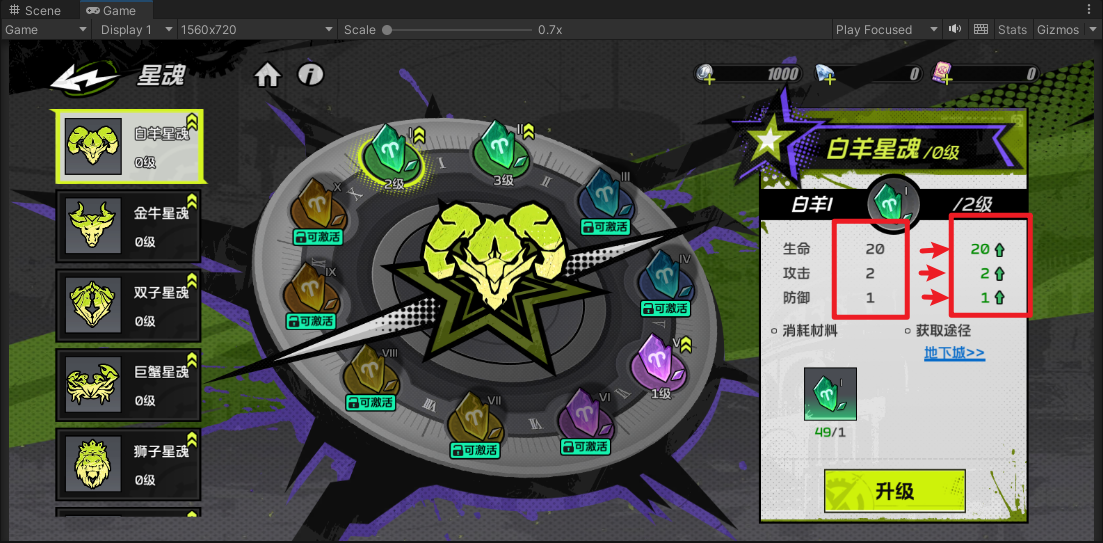Image resolution: width=1103 pixels, height=543 pixels.
Task: Toggle the mute audio speaker icon
Action: tap(955, 30)
